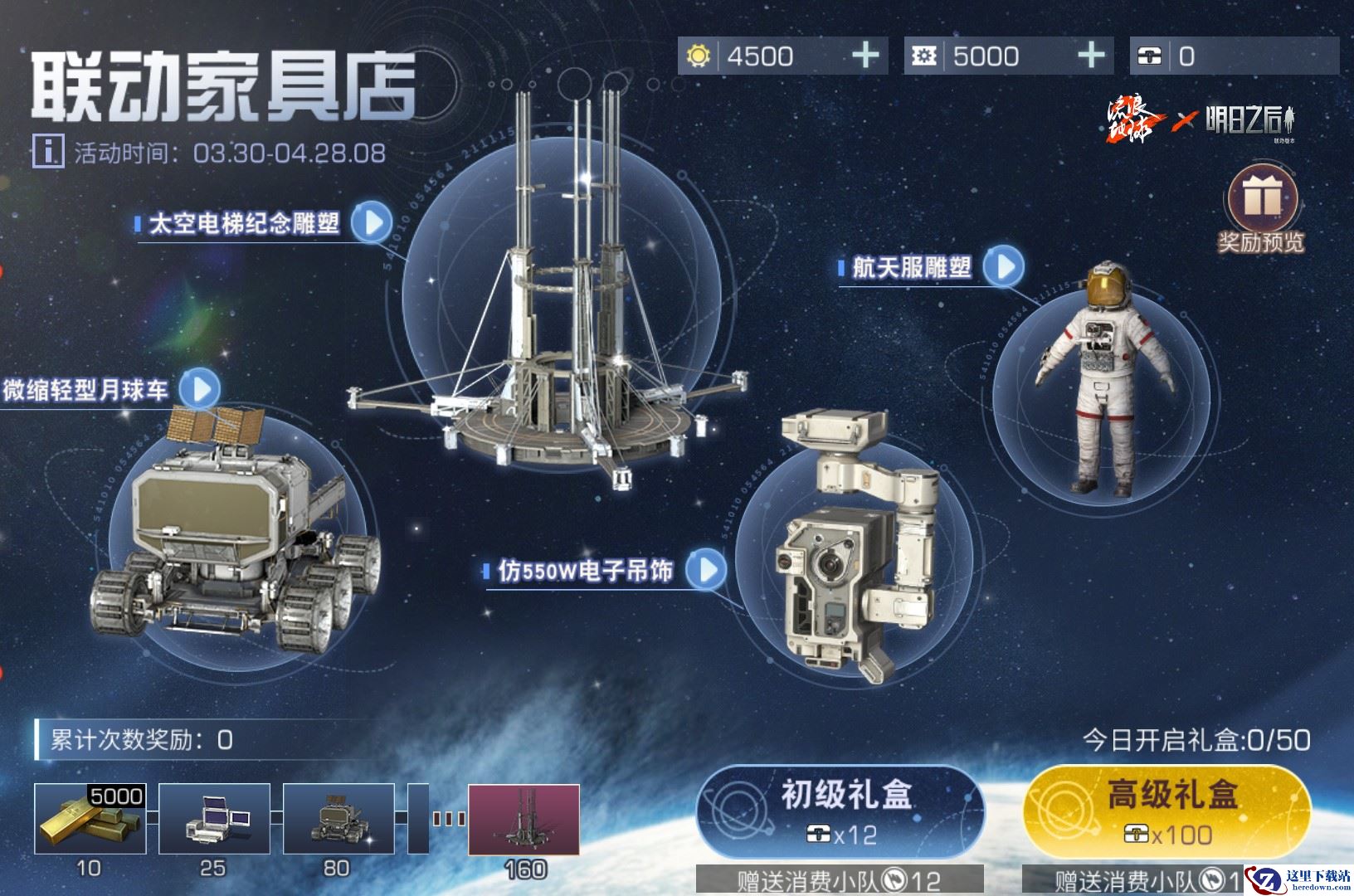Image resolution: width=1354 pixels, height=896 pixels.
Task: Add more gear currency beside 5000
Action: 1091,56
